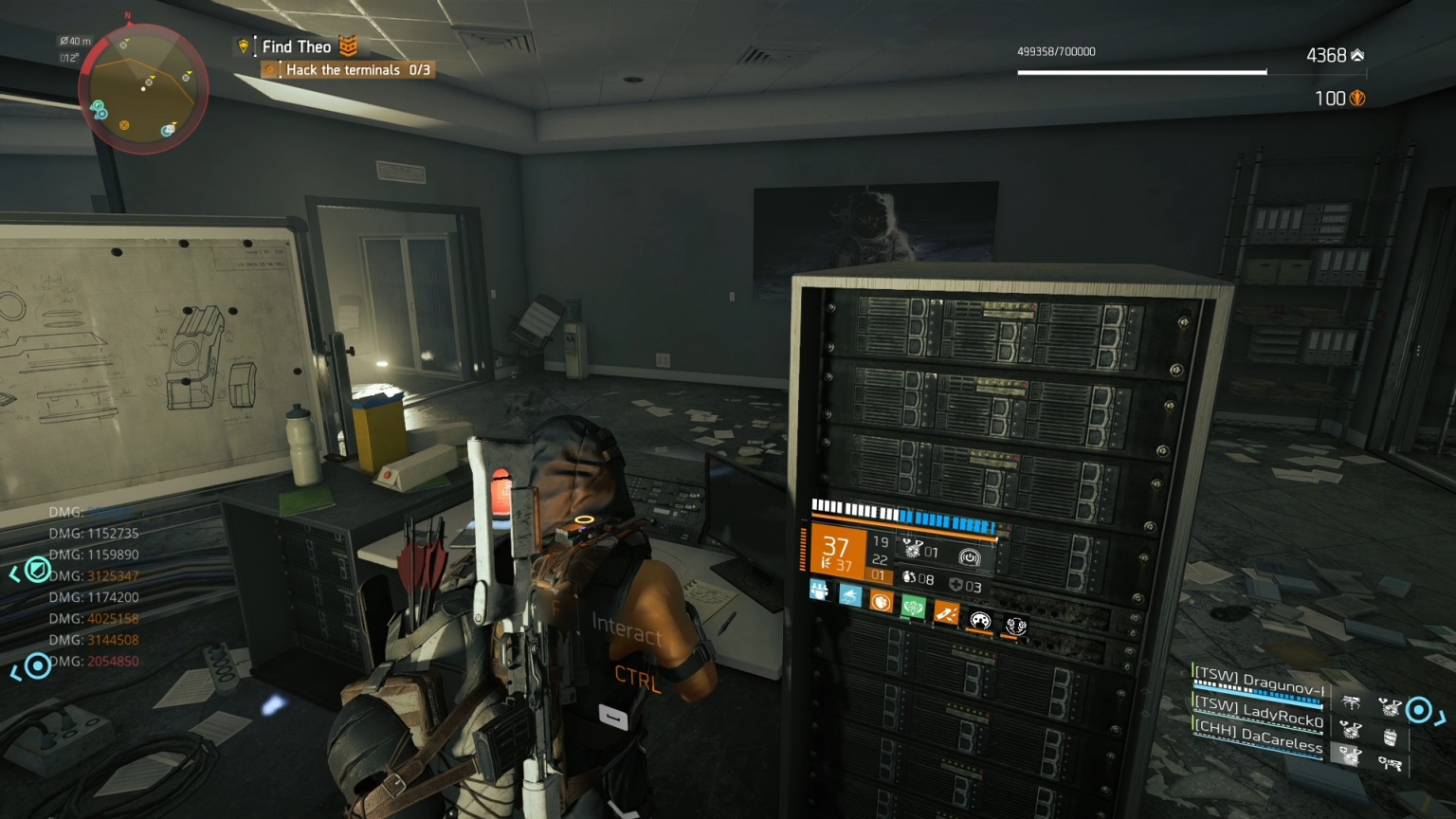Viewport: 1456px width, 819px height.
Task: Click the Hack the terminals objective
Action: pyautogui.click(x=357, y=70)
